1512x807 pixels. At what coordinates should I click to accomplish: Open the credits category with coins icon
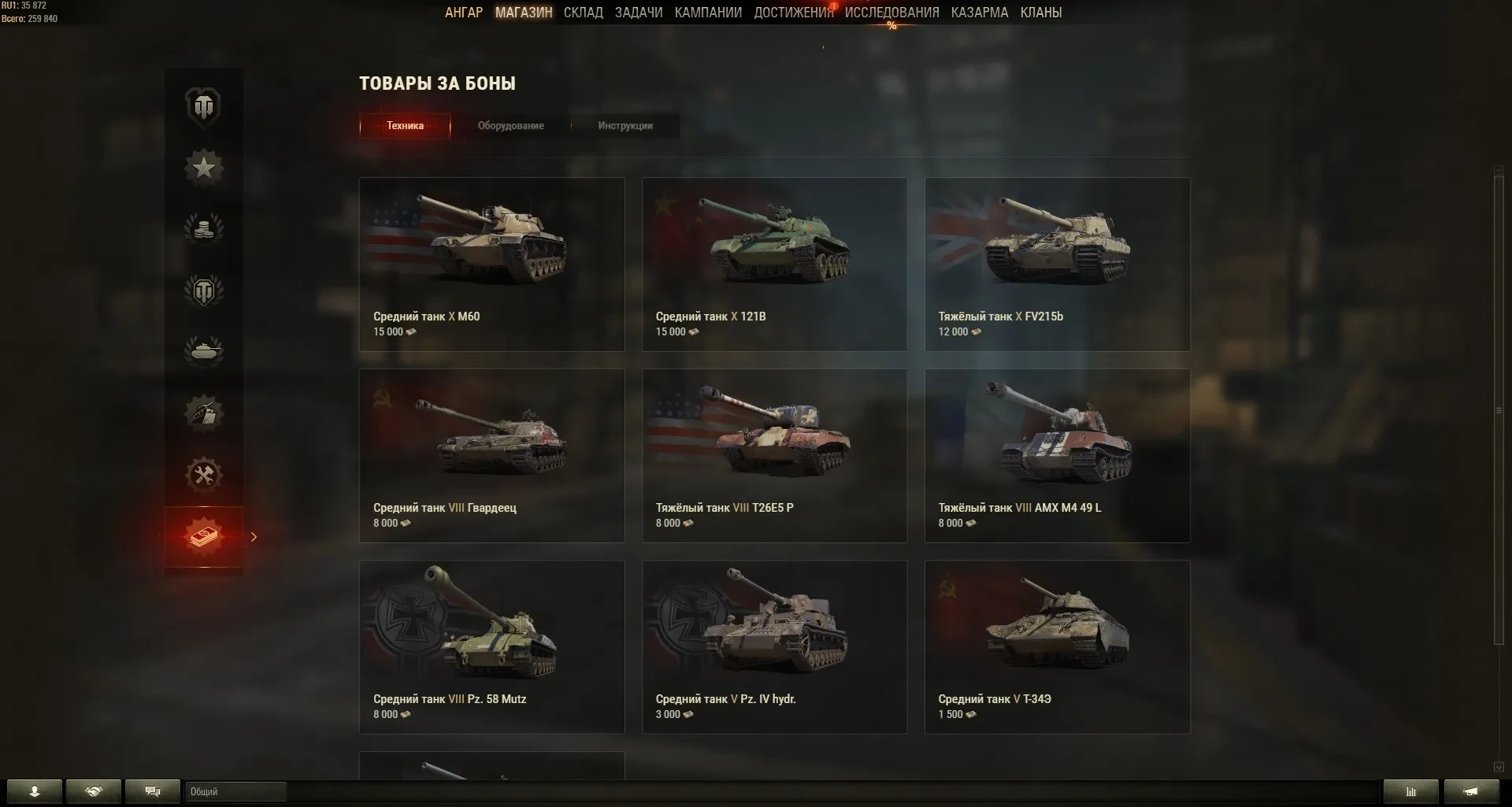coord(205,228)
